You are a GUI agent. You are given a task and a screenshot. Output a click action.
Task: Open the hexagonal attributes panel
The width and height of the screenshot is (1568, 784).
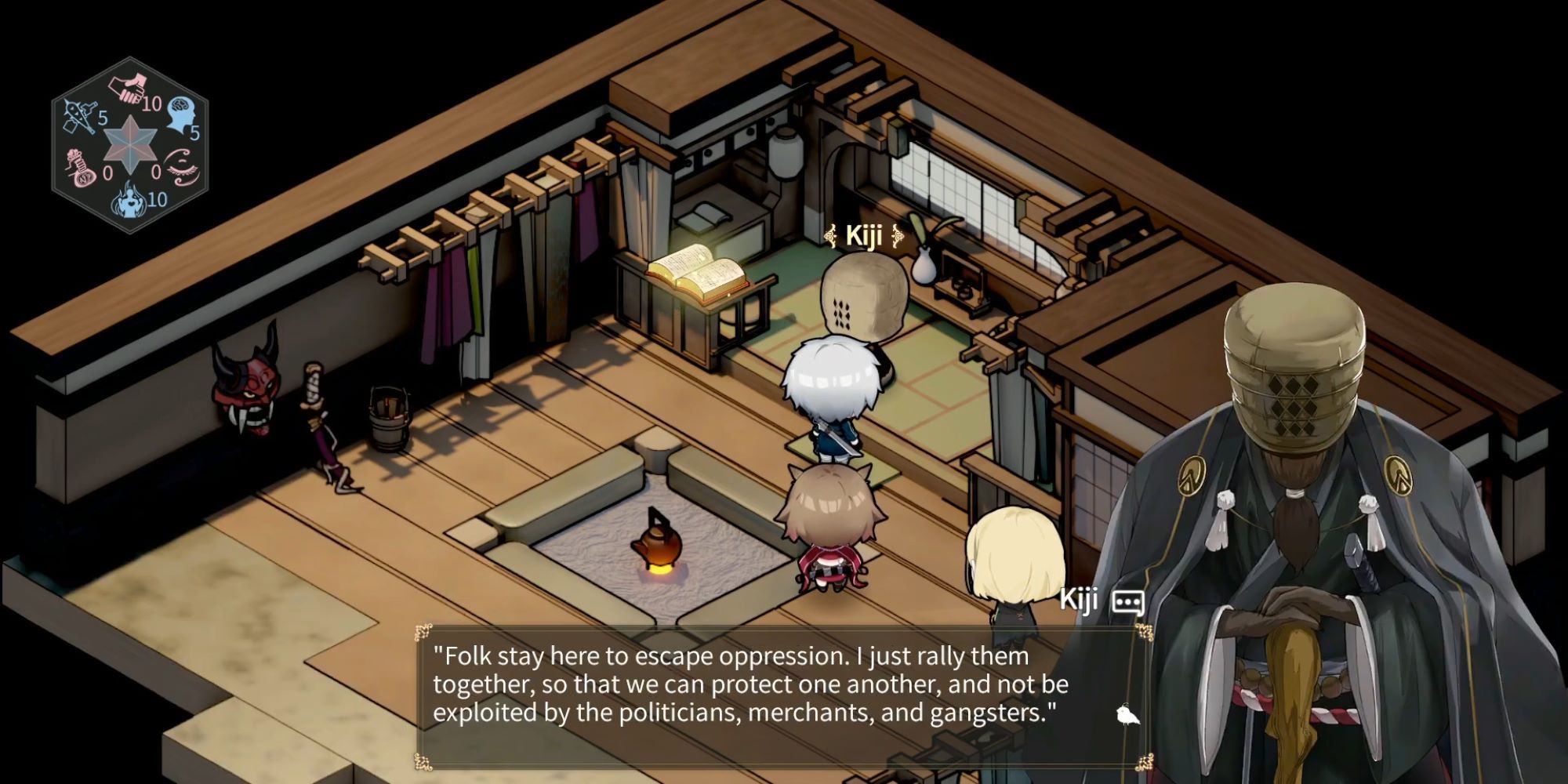[130, 146]
